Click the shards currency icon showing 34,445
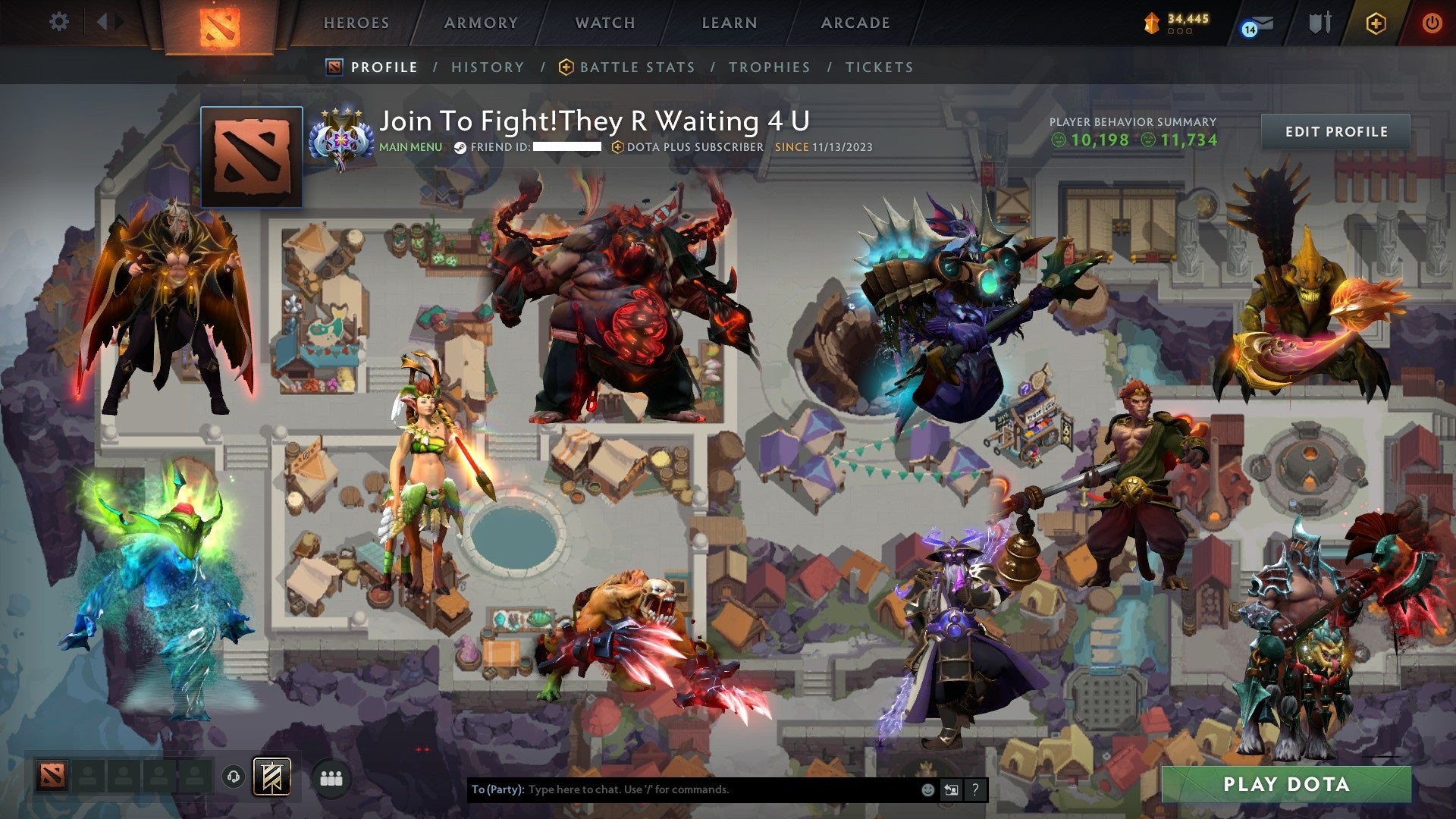1456x819 pixels. 1151,23
